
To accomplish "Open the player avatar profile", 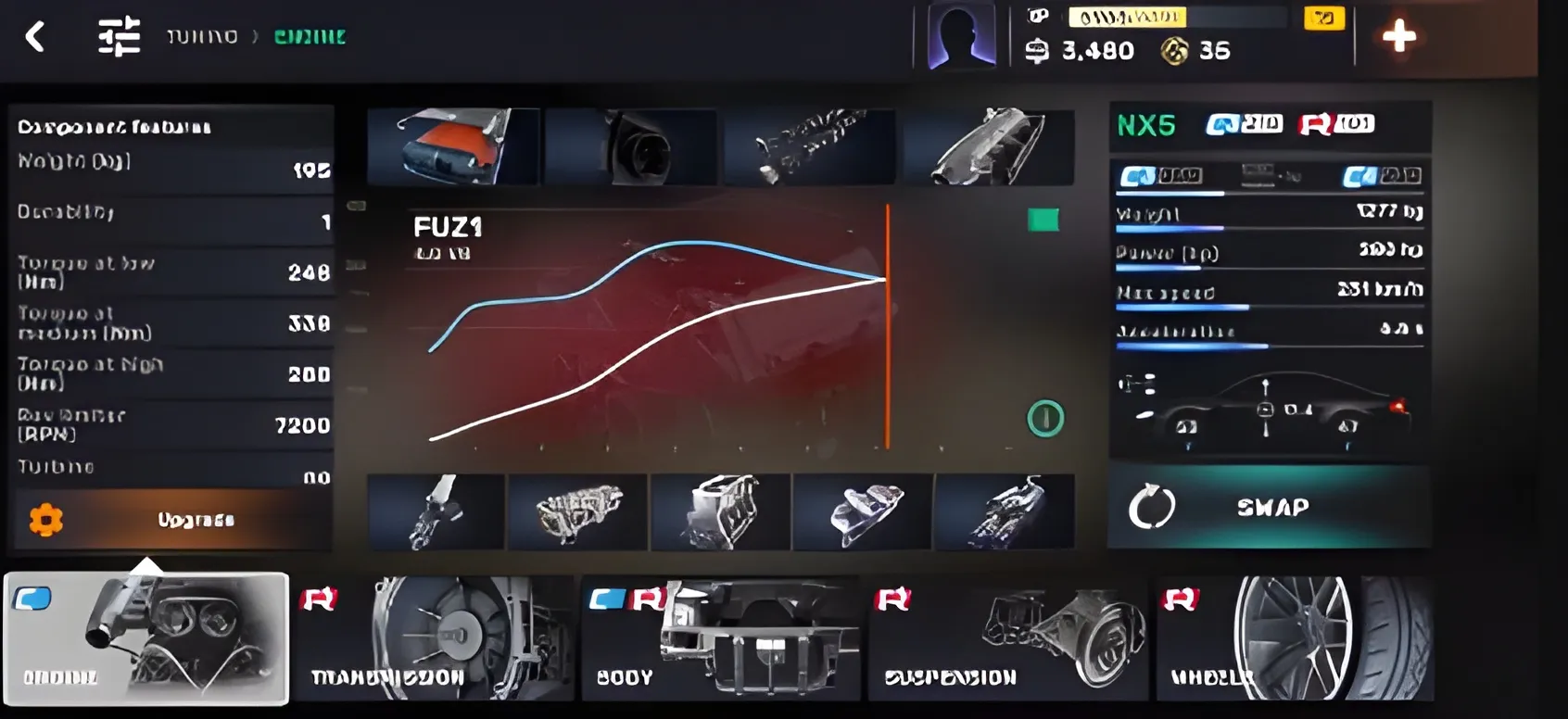I will pos(960,37).
